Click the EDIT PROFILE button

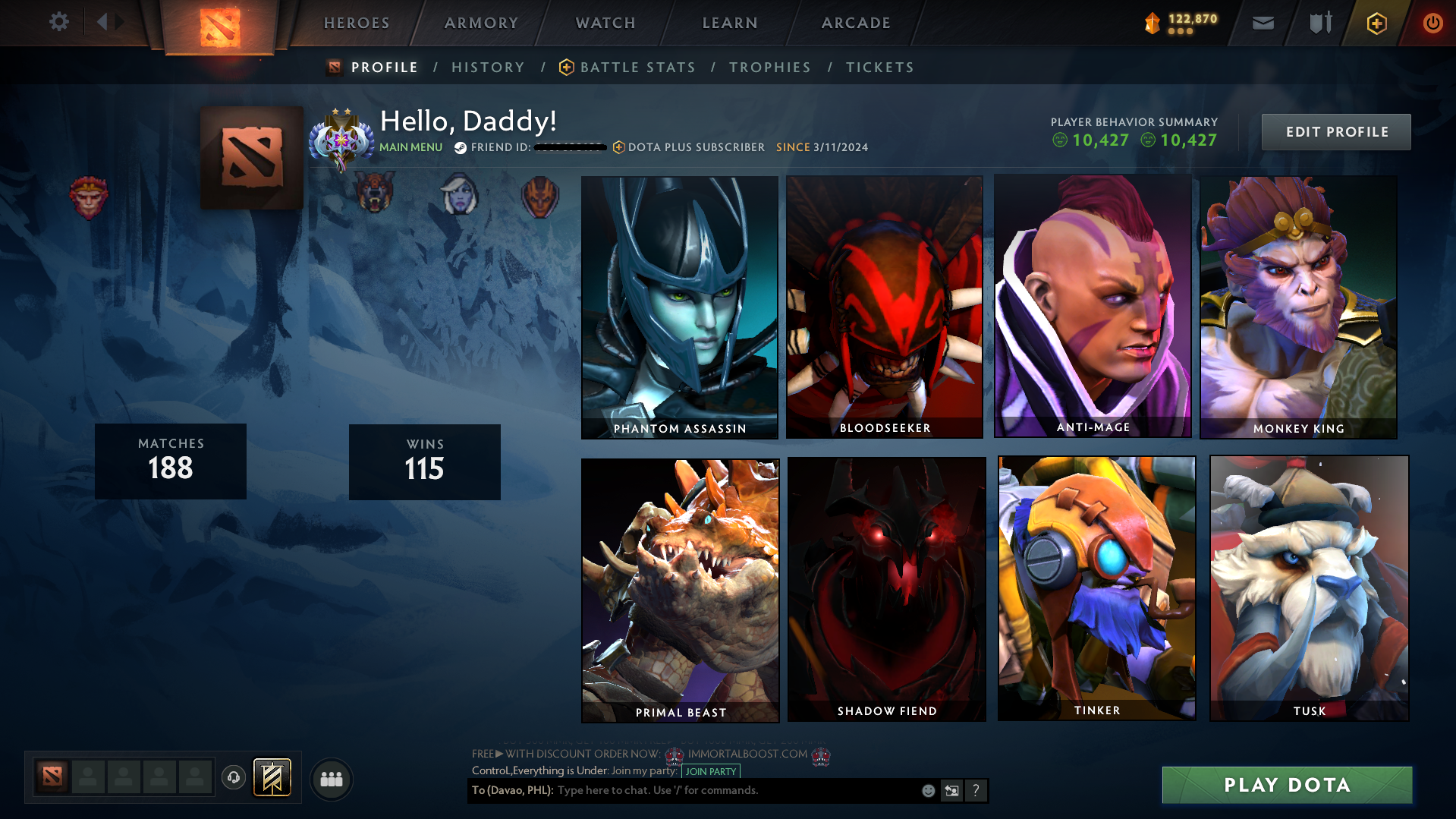(x=1335, y=131)
